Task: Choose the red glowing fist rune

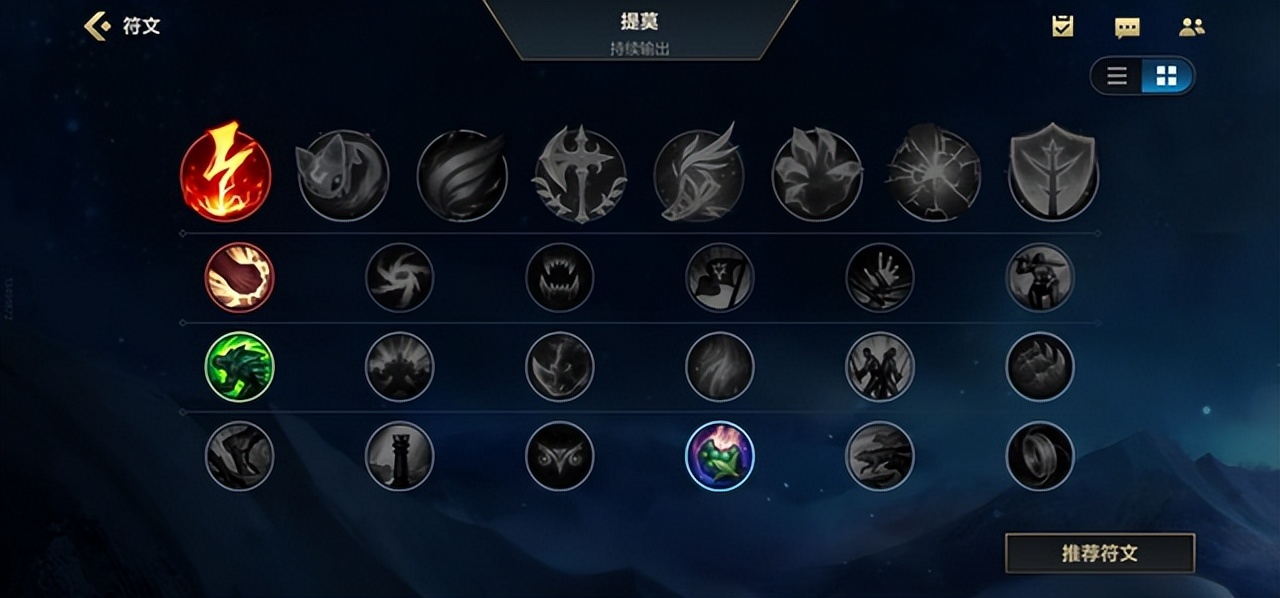Action: (239, 278)
